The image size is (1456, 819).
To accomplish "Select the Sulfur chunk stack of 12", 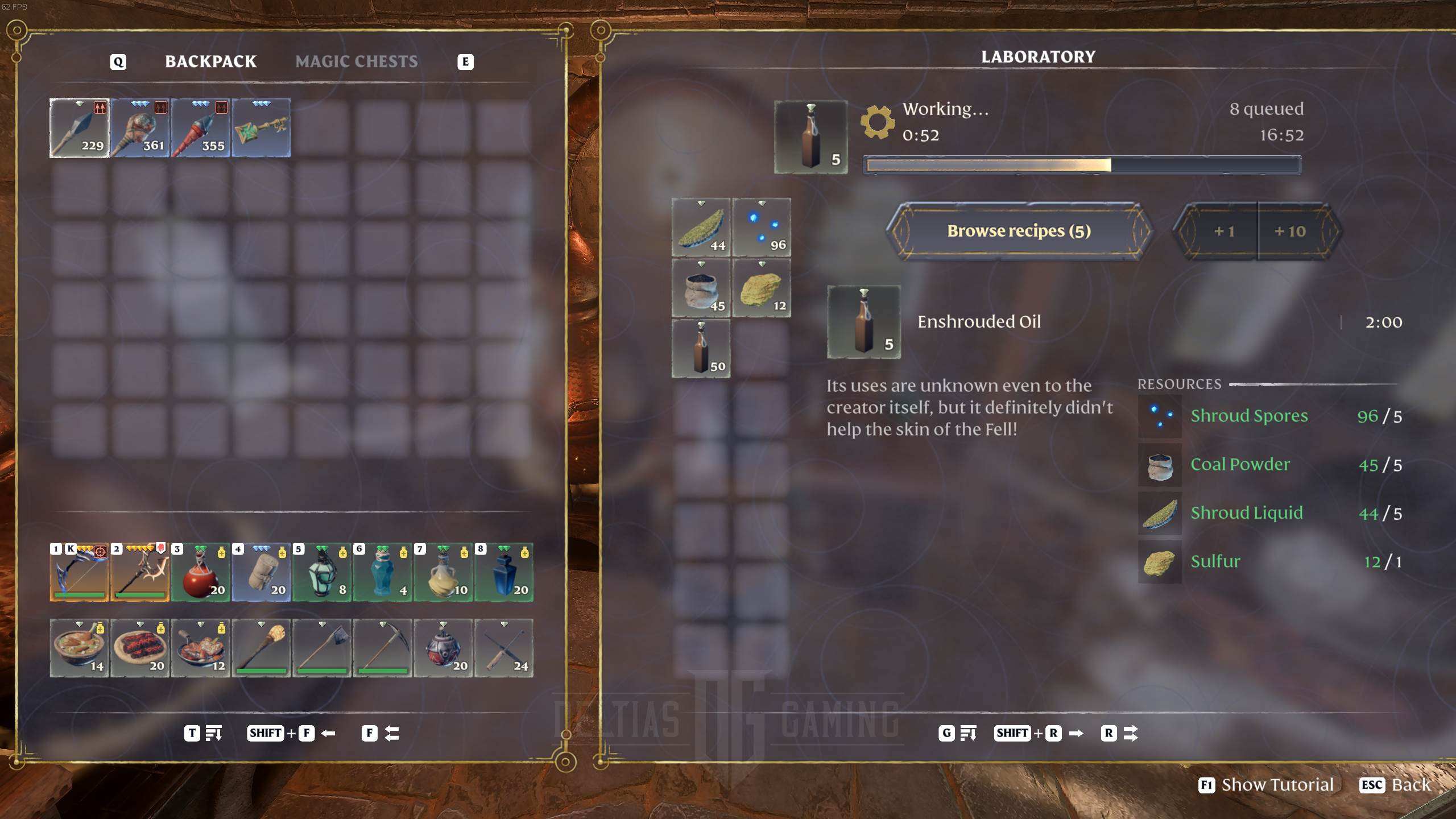I will (762, 288).
